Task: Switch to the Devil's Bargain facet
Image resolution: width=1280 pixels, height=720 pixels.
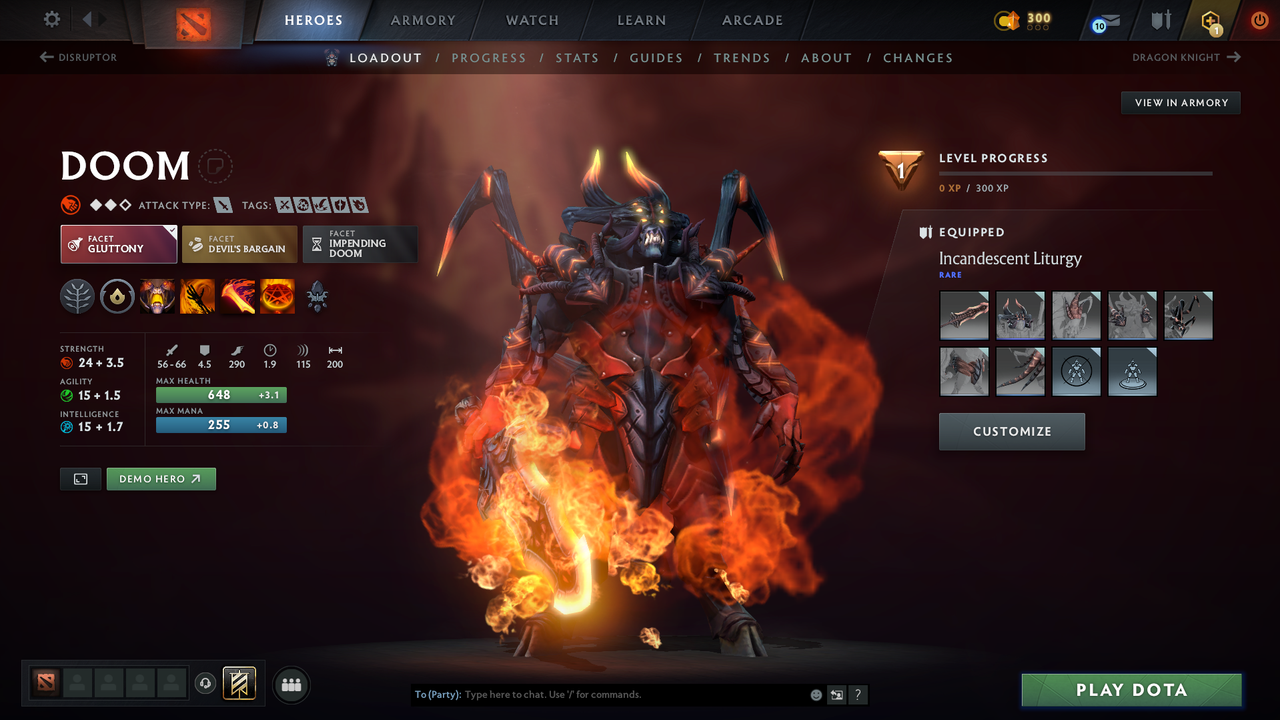Action: coord(239,243)
